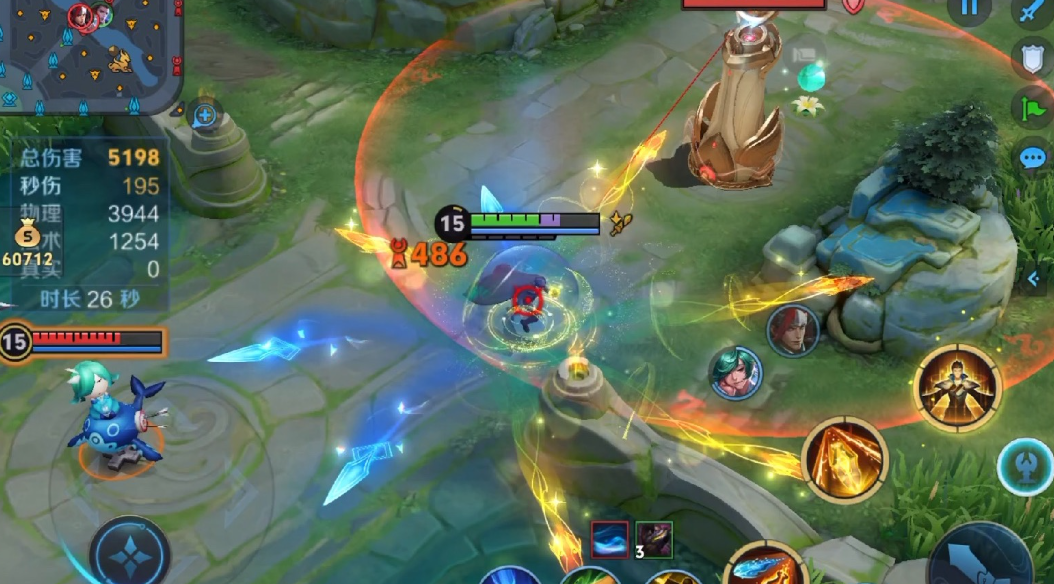Screen dimensions: 1054x584
Task: Tap the blue sword icon
Action: click(x=1032, y=10)
